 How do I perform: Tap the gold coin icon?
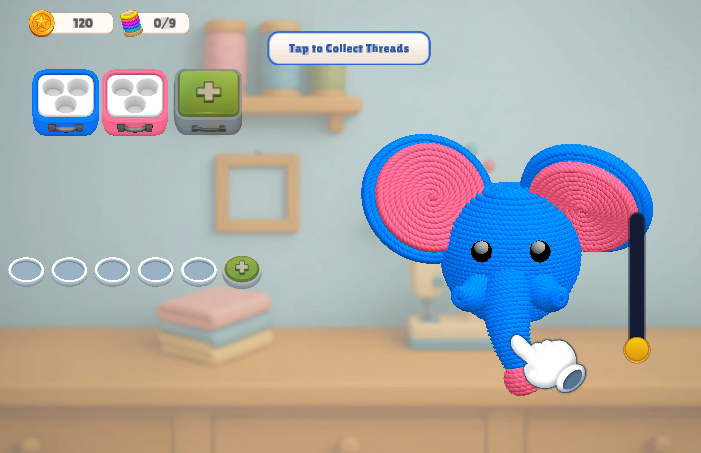[x=42, y=22]
